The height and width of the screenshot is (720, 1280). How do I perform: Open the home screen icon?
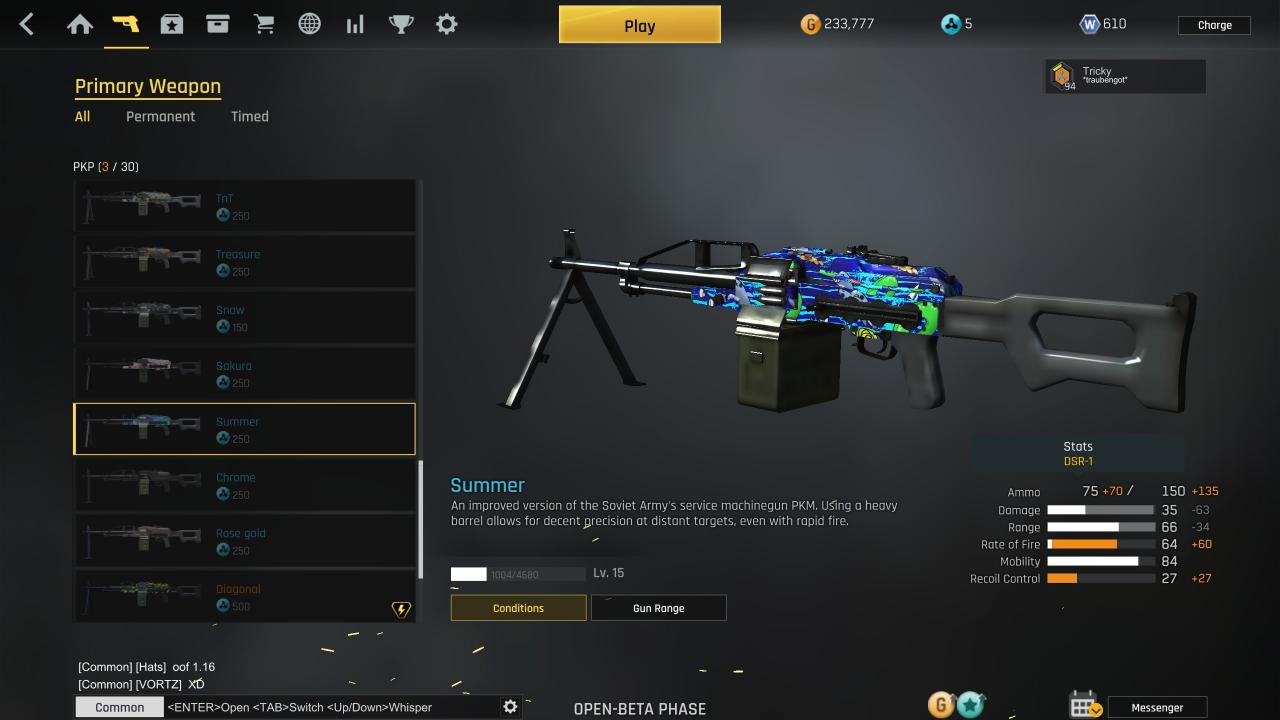80,25
